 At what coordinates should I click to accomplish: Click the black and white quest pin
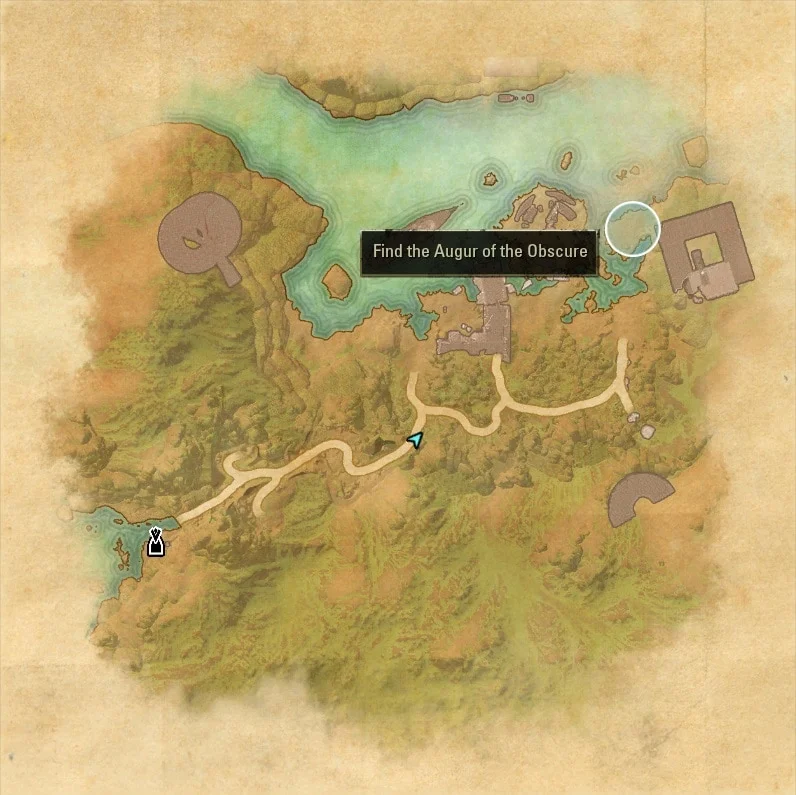155,542
